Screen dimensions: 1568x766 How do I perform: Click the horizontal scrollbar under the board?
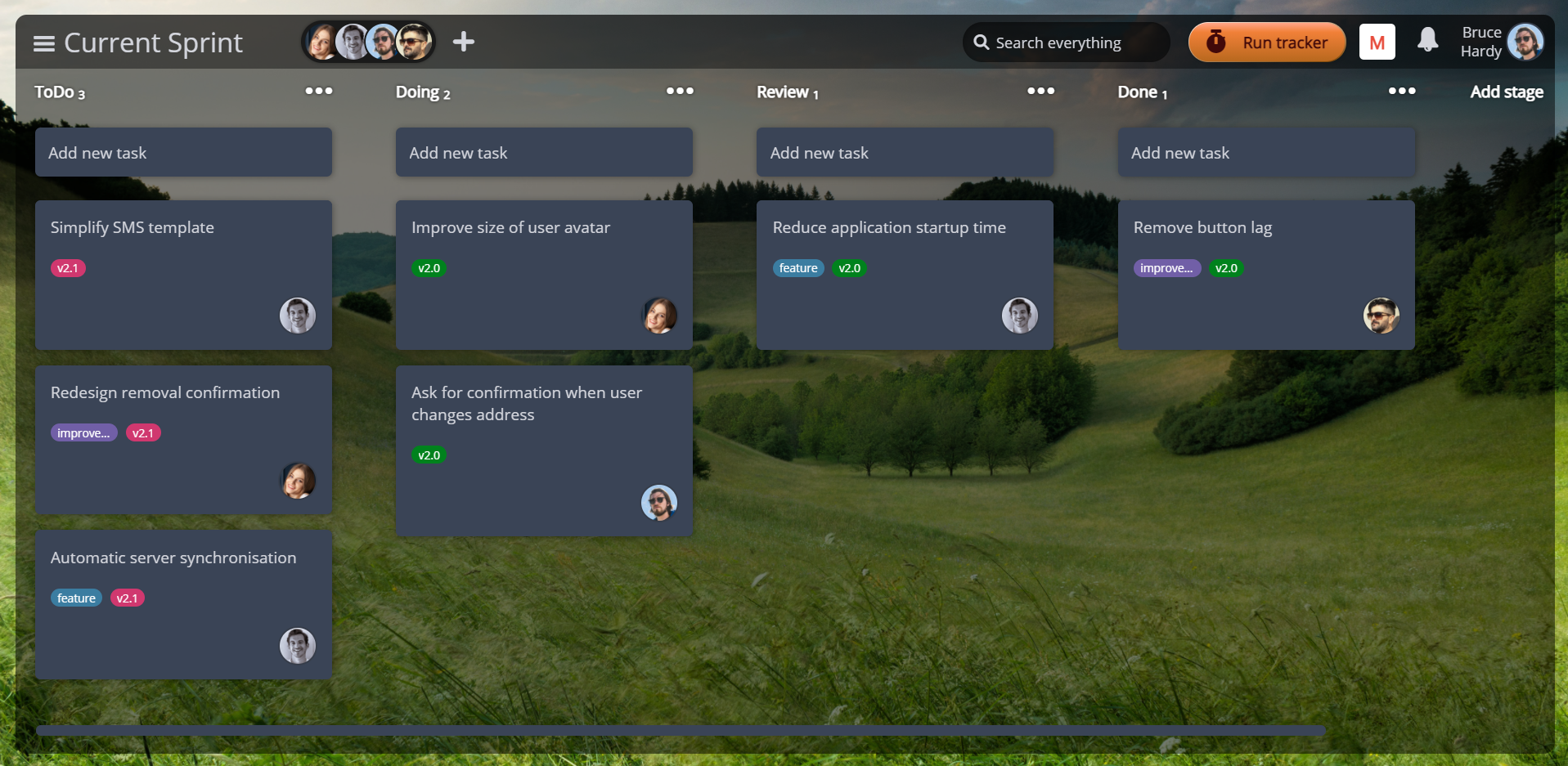click(681, 730)
